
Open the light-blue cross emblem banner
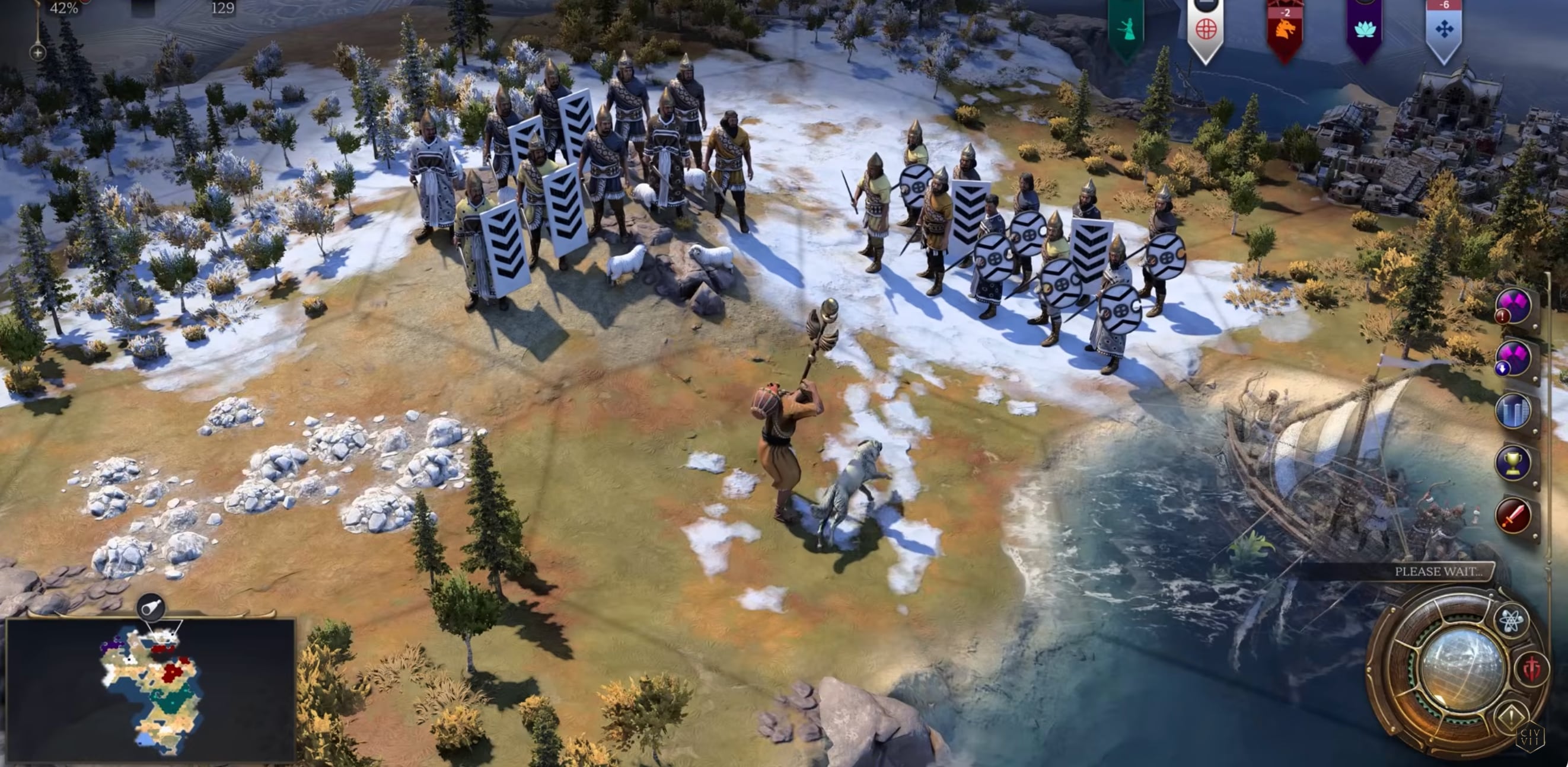pyautogui.click(x=1444, y=28)
